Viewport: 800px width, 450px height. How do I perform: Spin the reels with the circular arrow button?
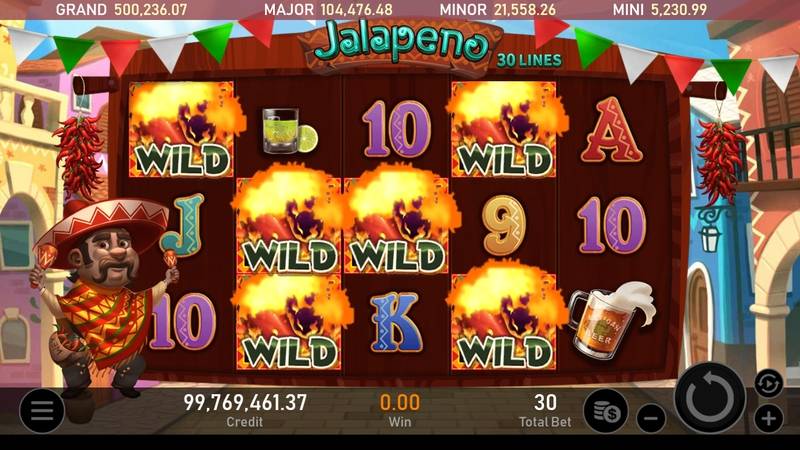tap(710, 398)
